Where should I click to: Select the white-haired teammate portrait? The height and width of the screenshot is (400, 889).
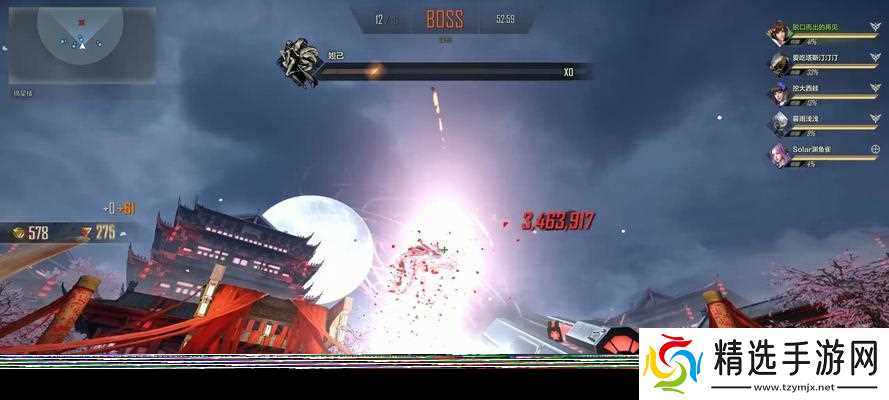[779, 123]
